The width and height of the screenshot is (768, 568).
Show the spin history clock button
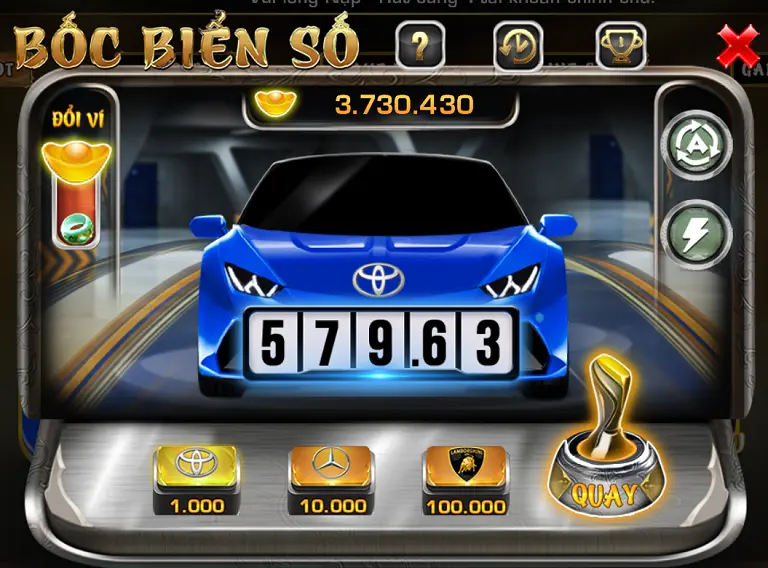518,46
